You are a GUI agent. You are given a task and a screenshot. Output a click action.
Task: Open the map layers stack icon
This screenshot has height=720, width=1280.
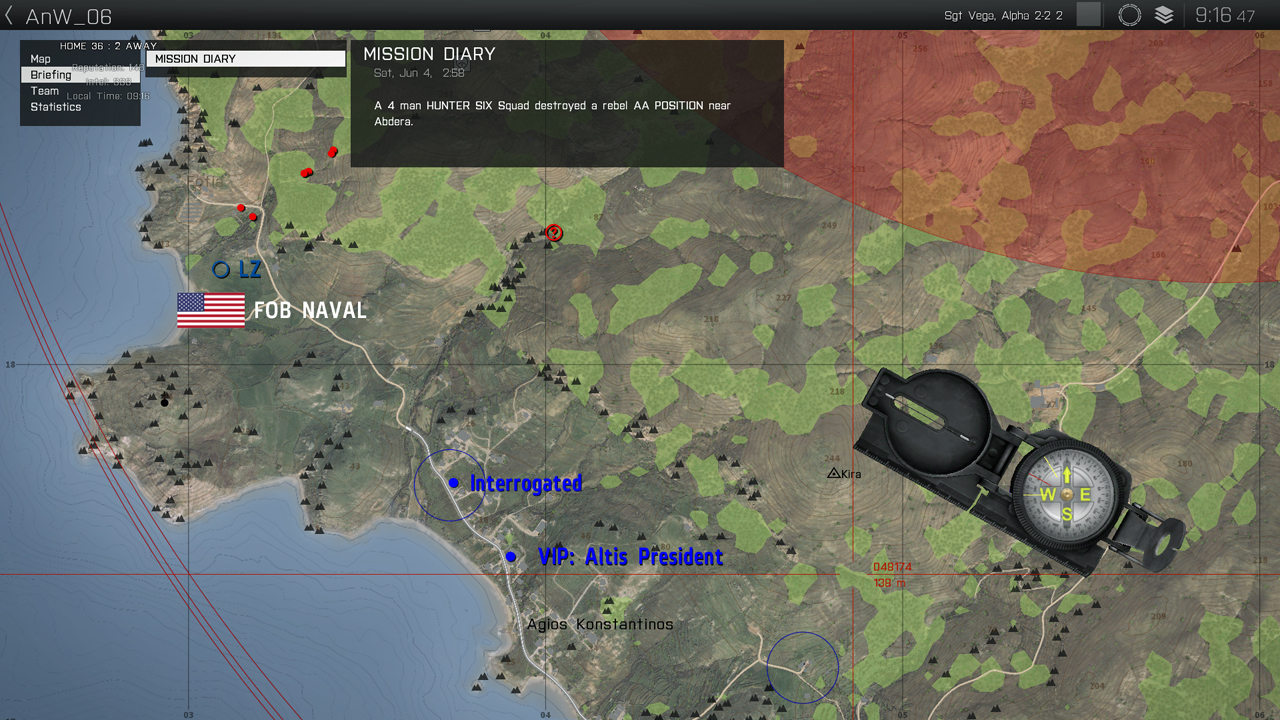pos(1164,15)
